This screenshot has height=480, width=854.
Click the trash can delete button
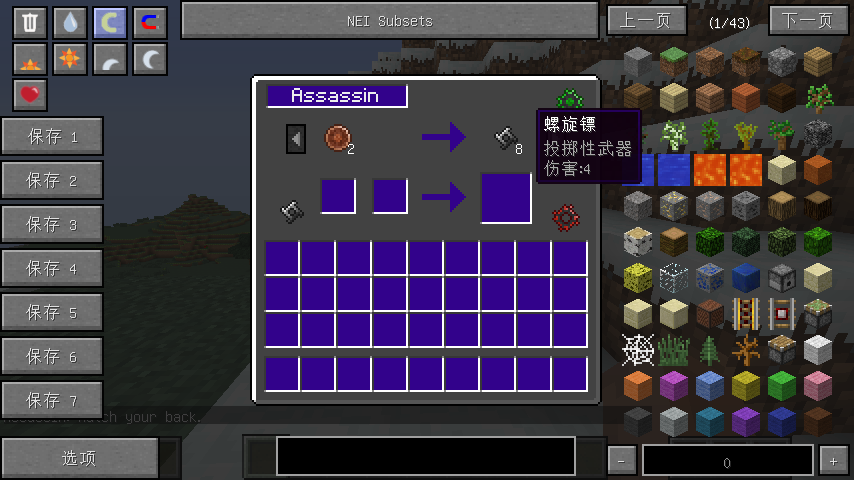[x=30, y=23]
